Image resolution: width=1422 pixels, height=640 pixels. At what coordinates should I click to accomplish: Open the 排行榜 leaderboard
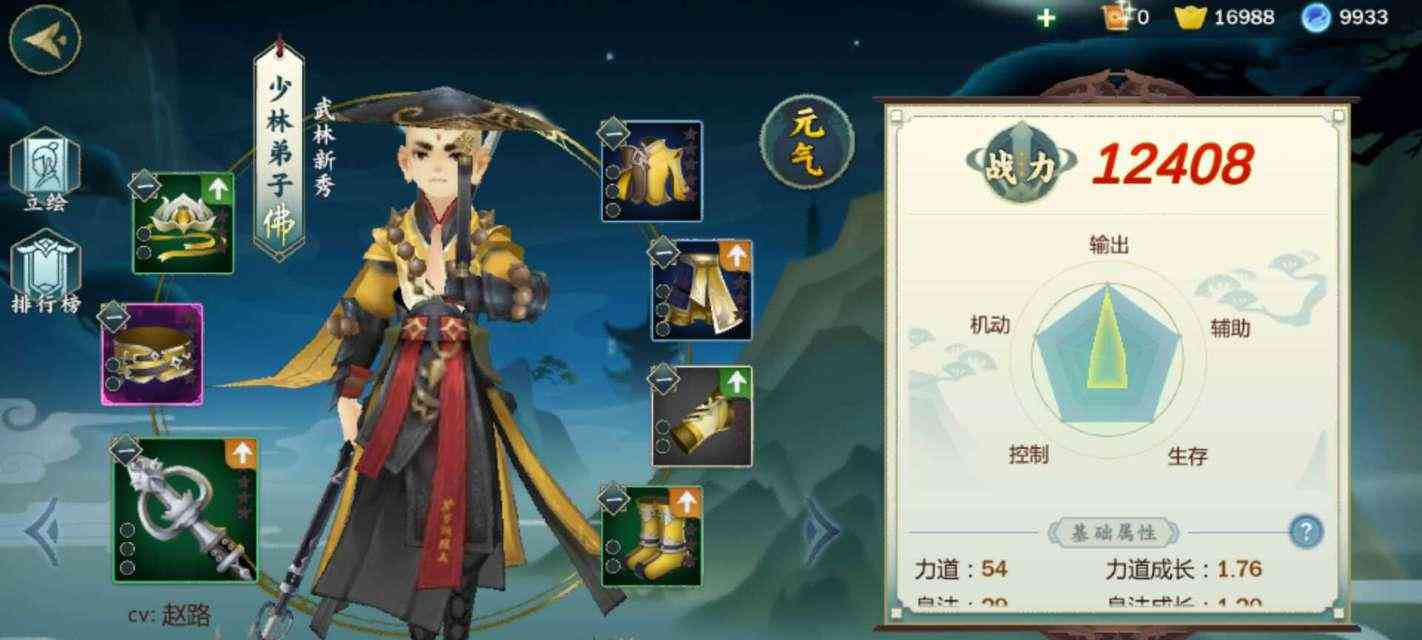click(x=45, y=268)
